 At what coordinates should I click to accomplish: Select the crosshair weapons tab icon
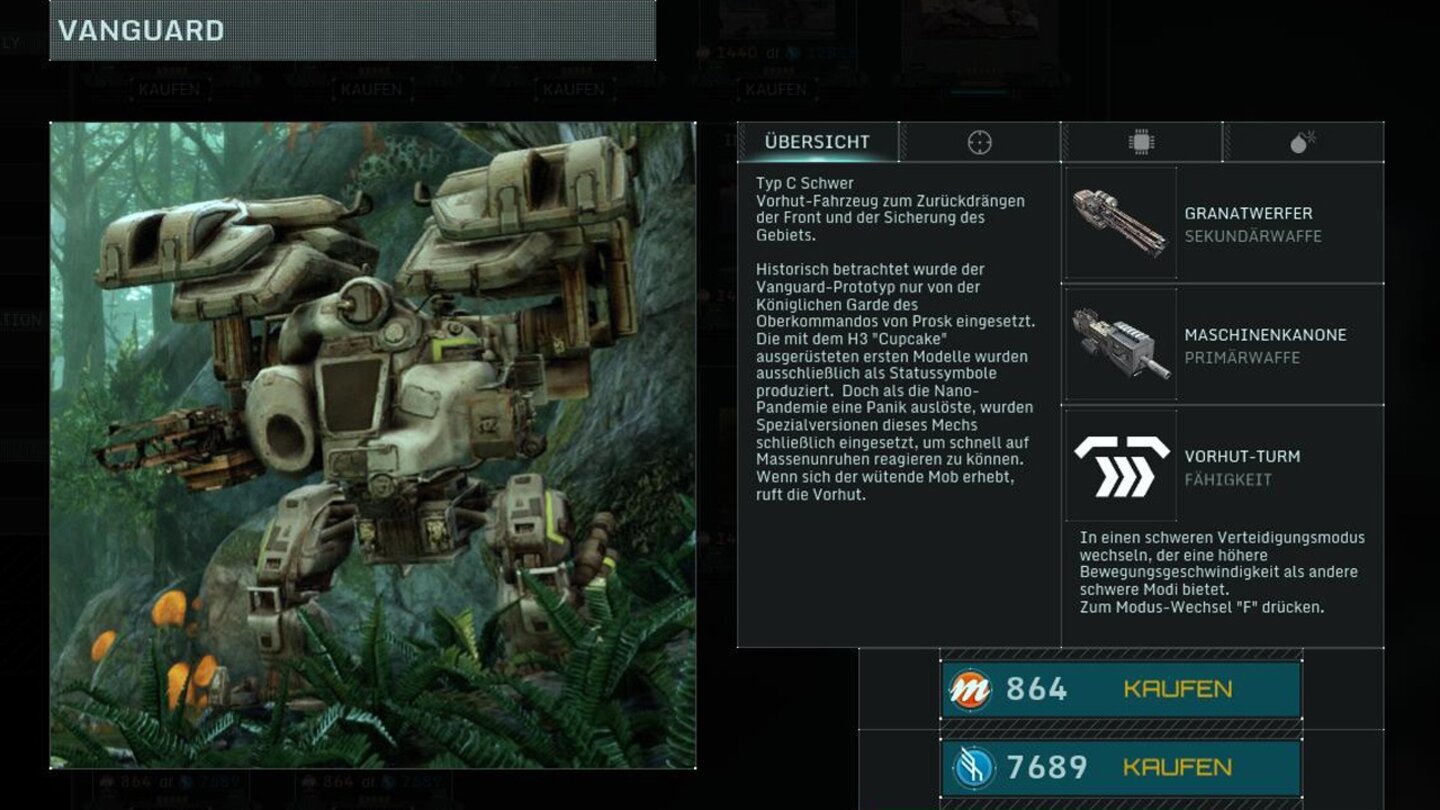[x=980, y=141]
